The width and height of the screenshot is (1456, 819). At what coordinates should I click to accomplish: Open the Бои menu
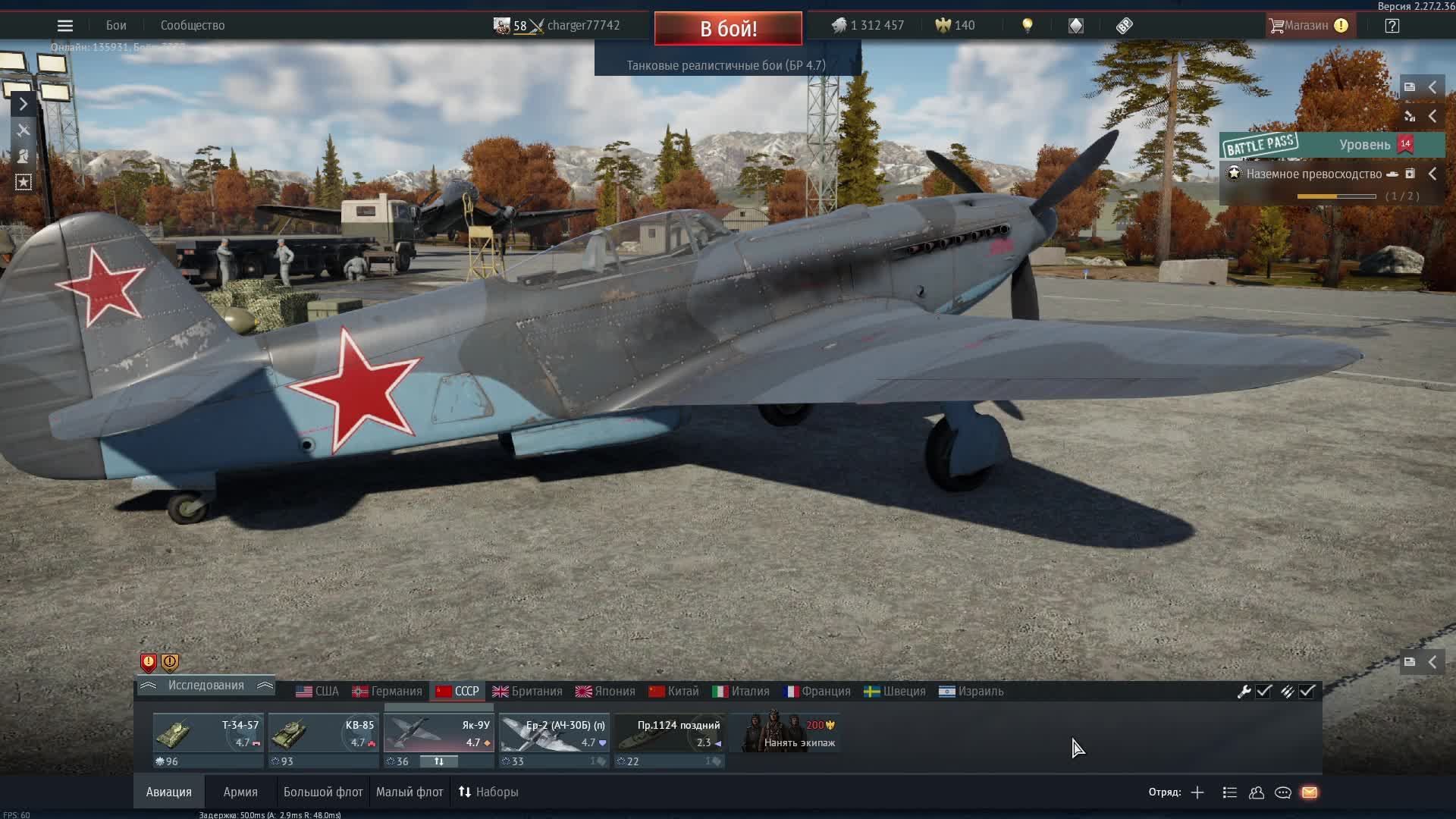pos(116,26)
